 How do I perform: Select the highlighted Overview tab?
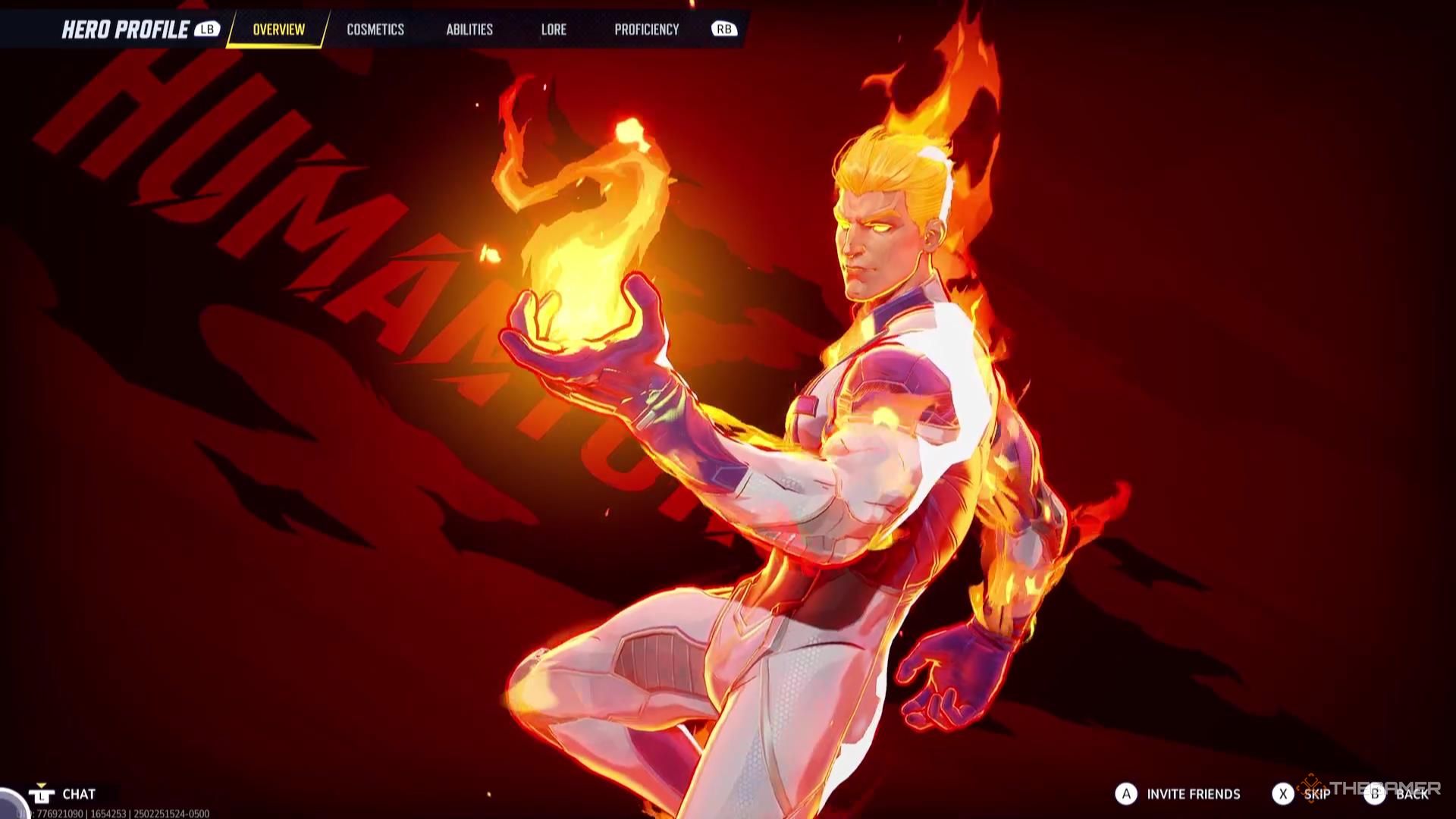pos(278,30)
